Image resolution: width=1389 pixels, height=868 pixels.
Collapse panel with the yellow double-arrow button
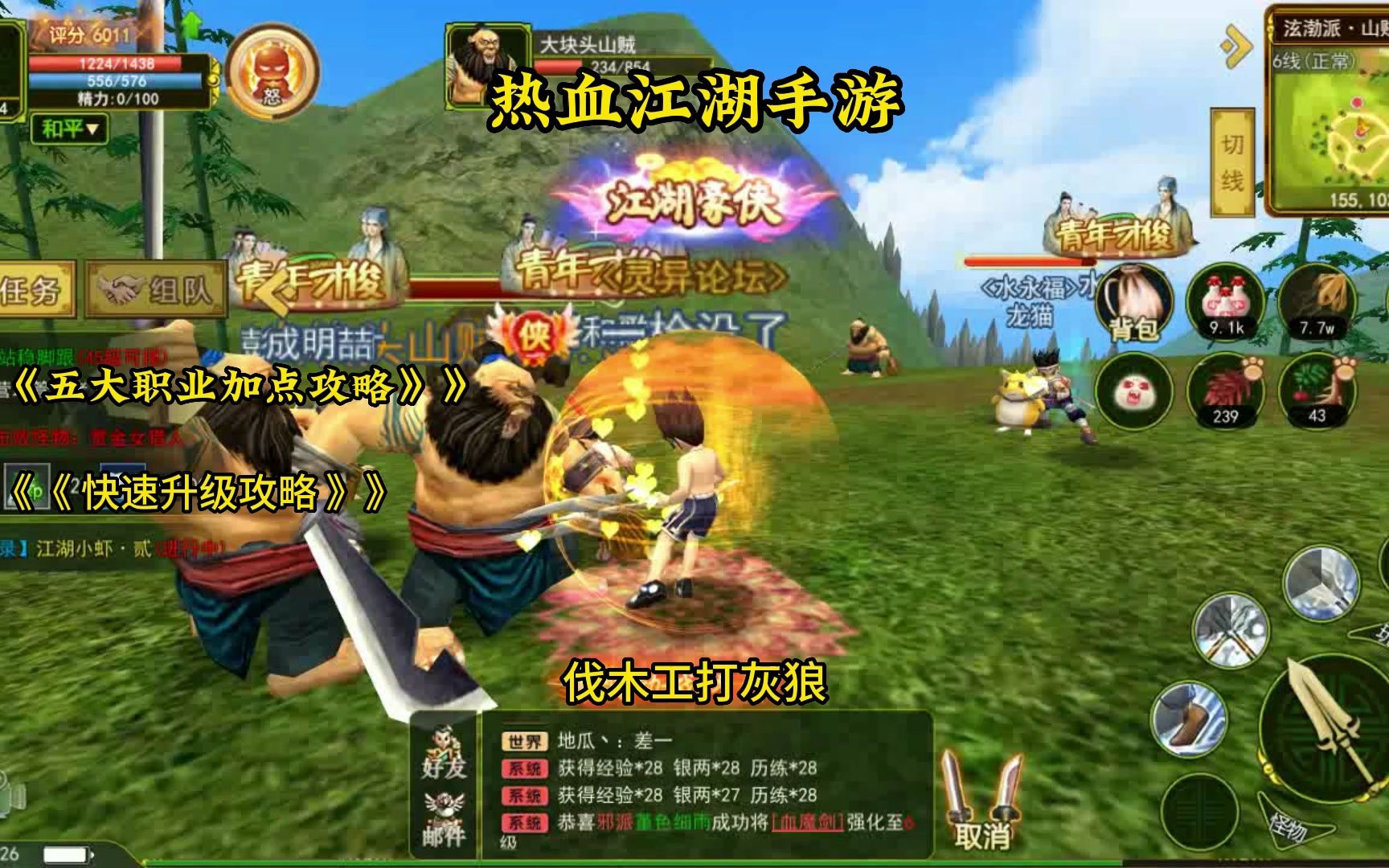pos(1235,47)
